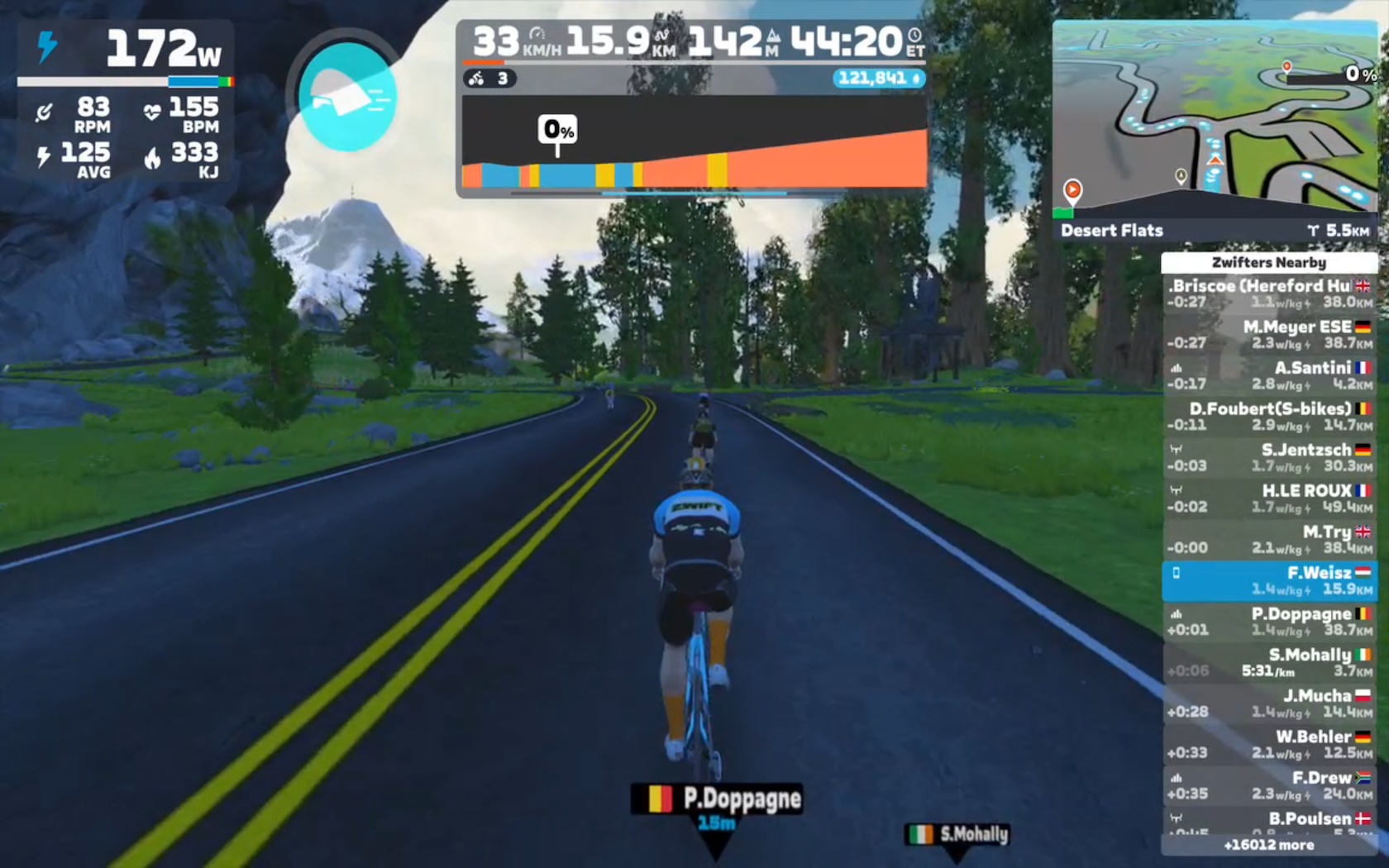Pick H.LE ROUX from the list
Viewport: 1389px width, 868px height.
click(1269, 498)
